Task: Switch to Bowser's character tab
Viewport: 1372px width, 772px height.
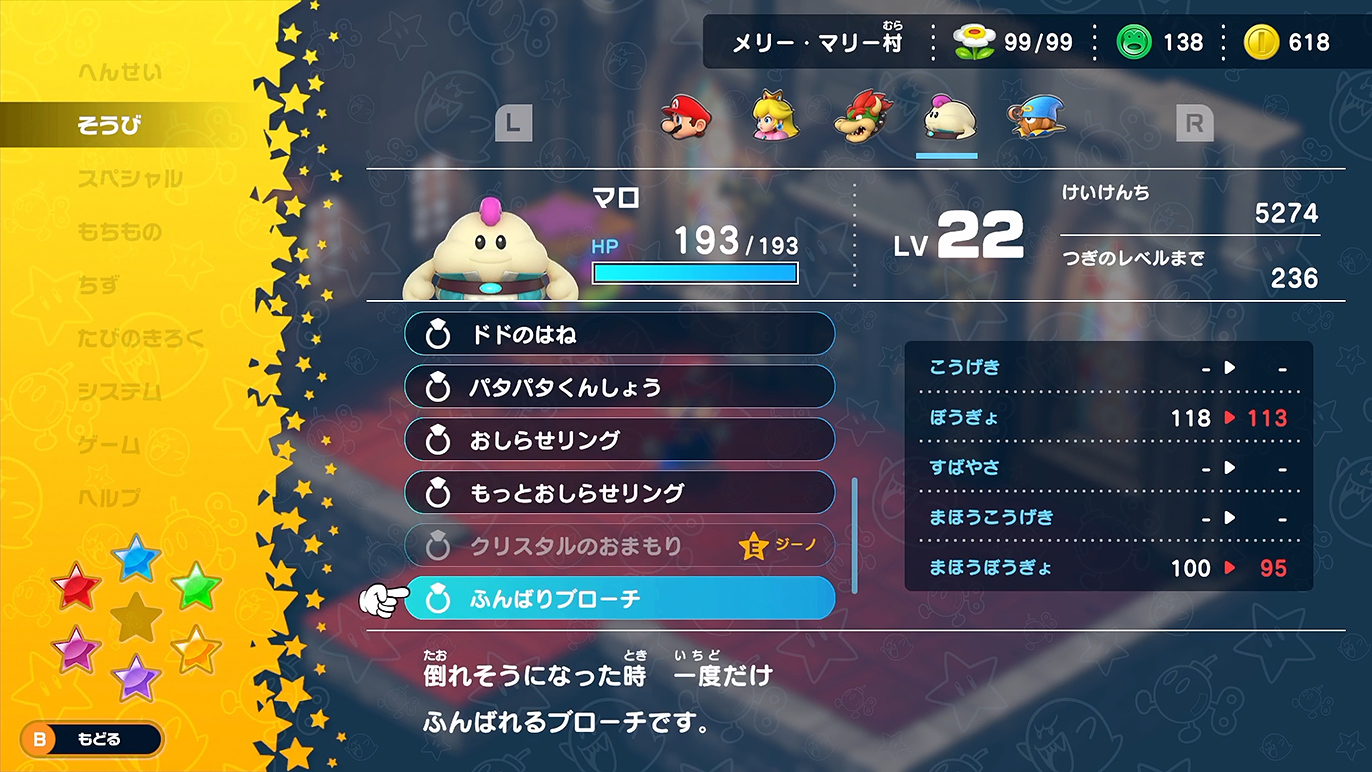Action: (861, 117)
